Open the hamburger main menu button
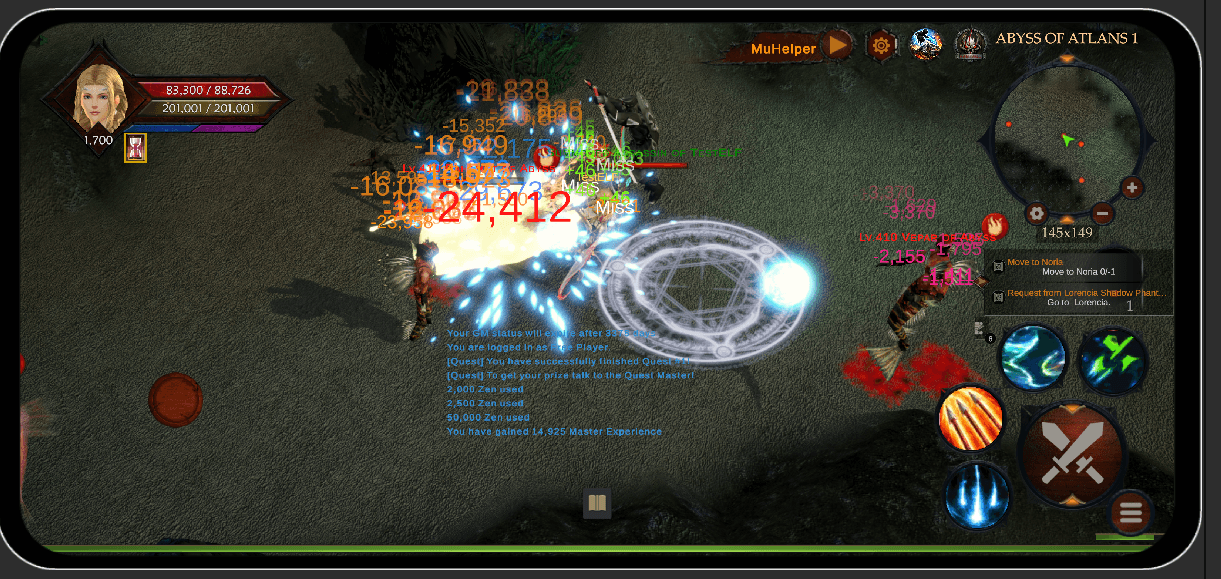1221x579 pixels. (1131, 514)
